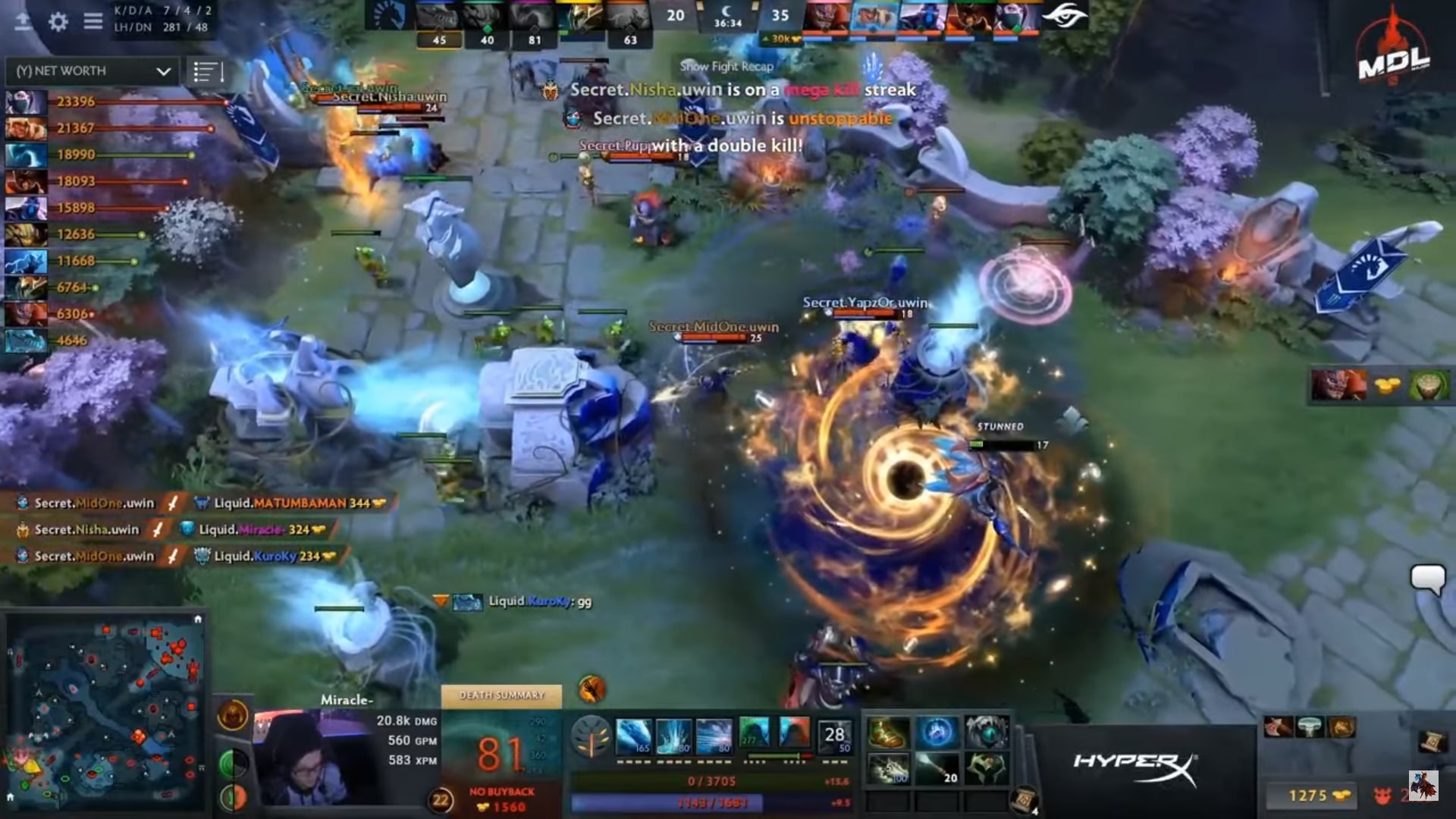Select the boots item slot
Screen dimensions: 1456x819
coord(887,733)
